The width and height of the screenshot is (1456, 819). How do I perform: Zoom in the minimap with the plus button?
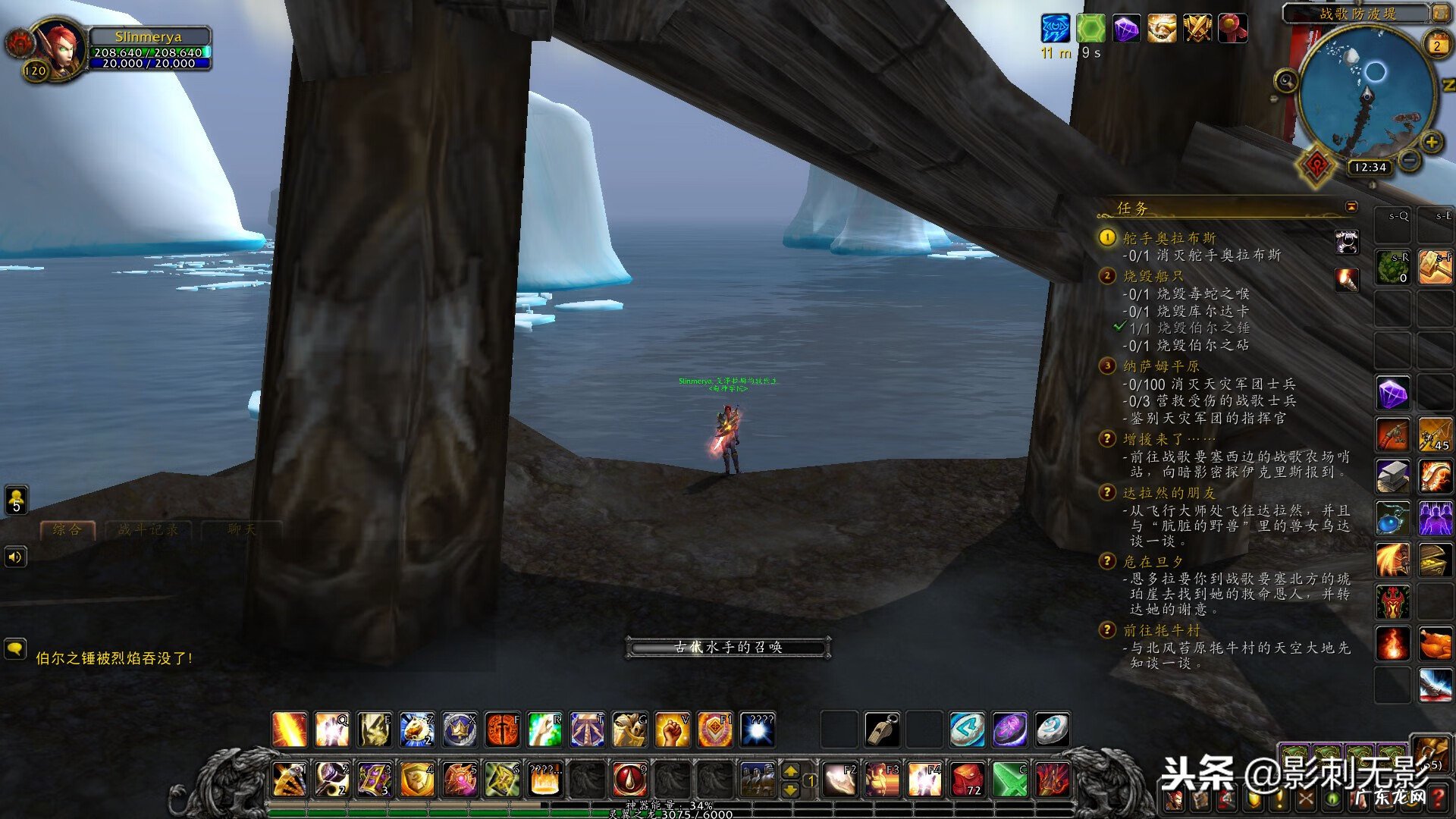[x=1431, y=142]
